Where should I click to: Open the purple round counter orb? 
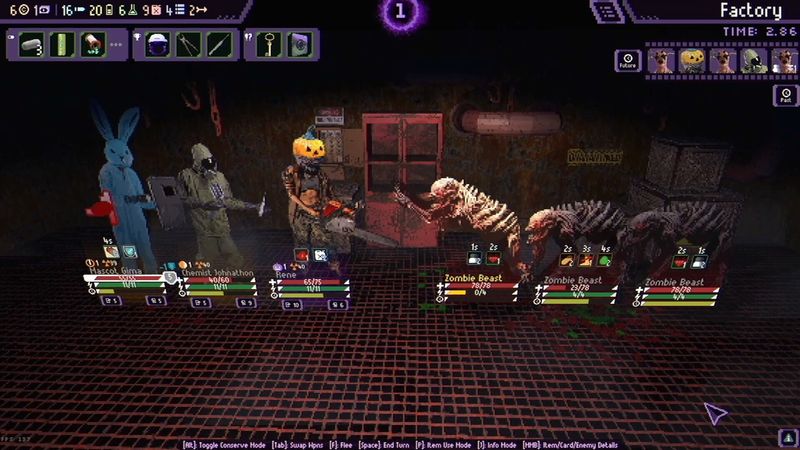click(x=400, y=13)
